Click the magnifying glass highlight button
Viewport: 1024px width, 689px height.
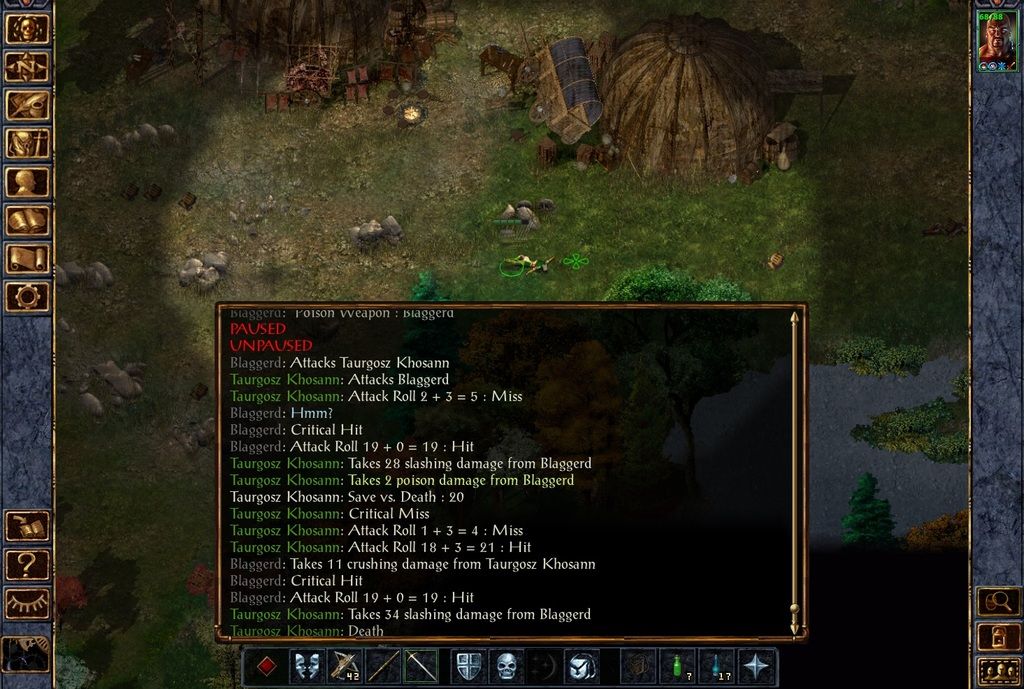pos(998,602)
